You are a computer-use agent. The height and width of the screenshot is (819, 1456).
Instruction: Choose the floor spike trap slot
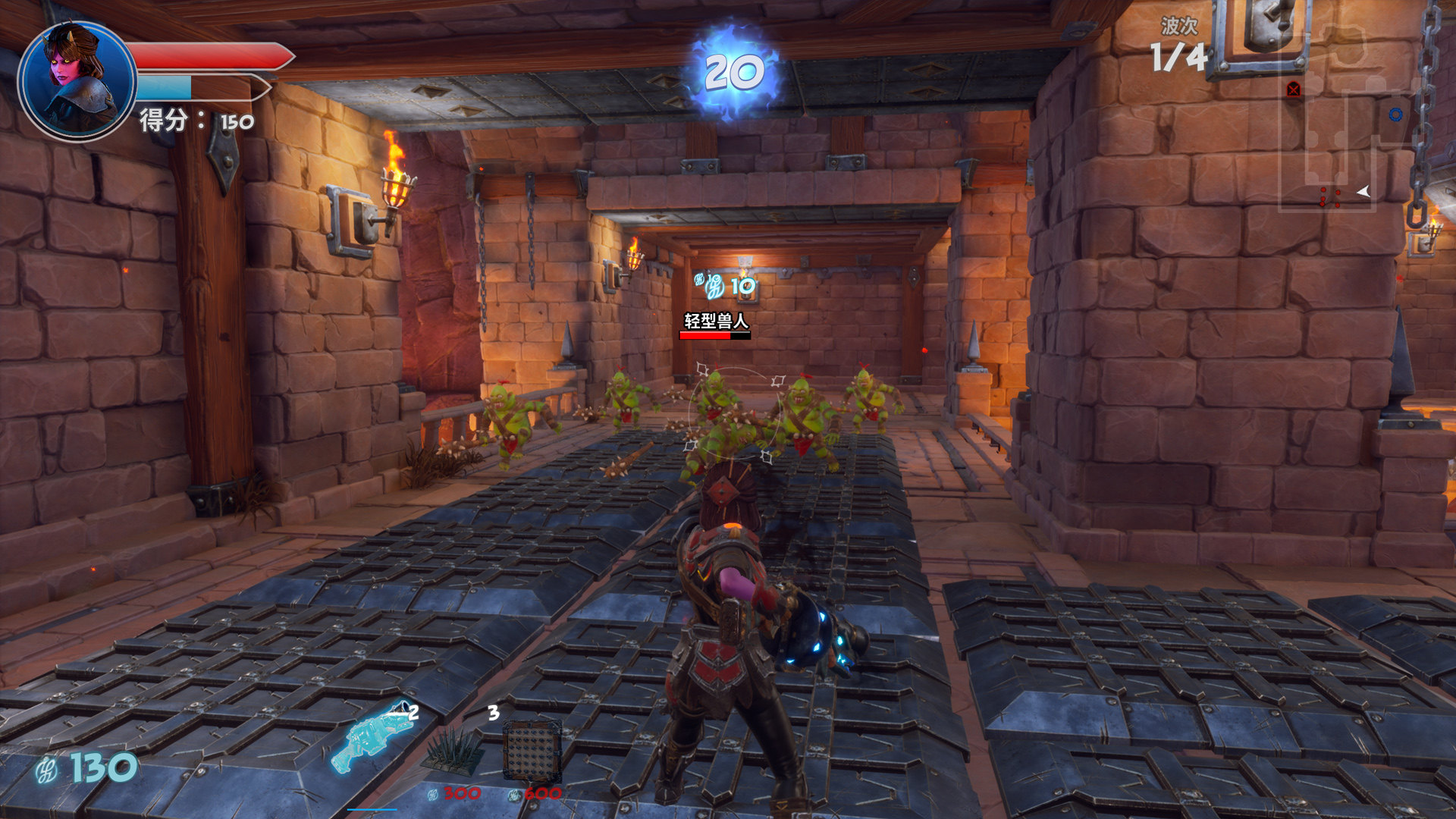point(453,751)
